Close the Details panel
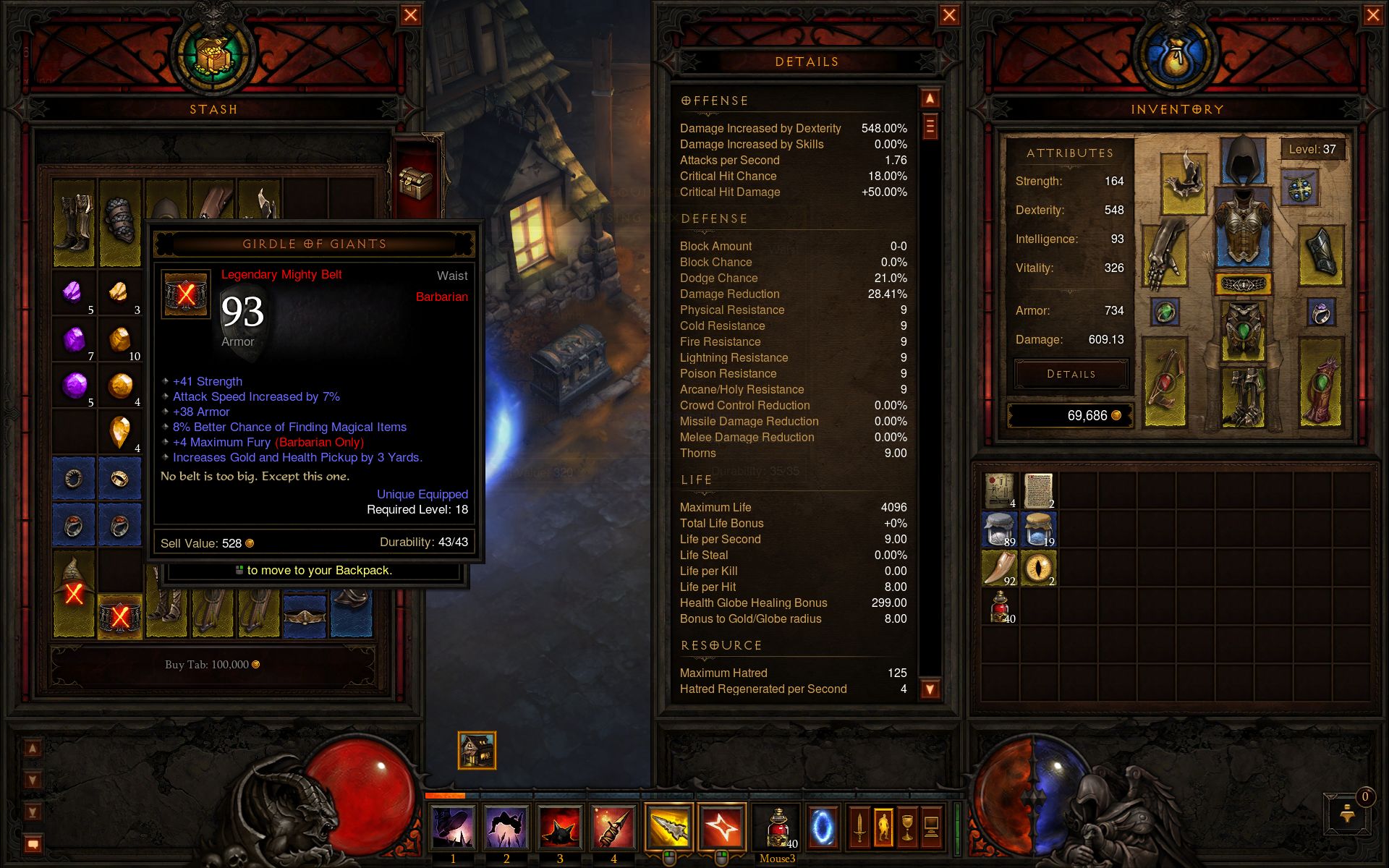 point(949,15)
